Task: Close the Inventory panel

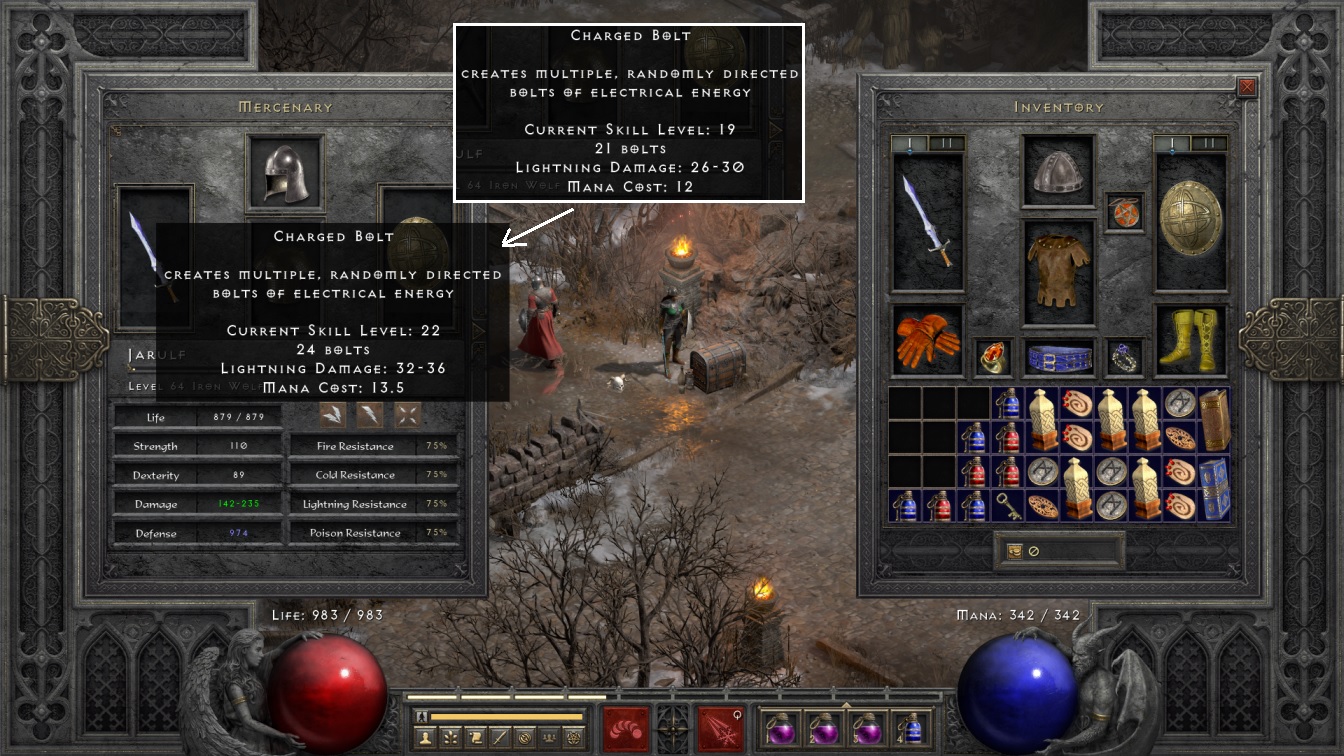Action: click(x=1247, y=87)
